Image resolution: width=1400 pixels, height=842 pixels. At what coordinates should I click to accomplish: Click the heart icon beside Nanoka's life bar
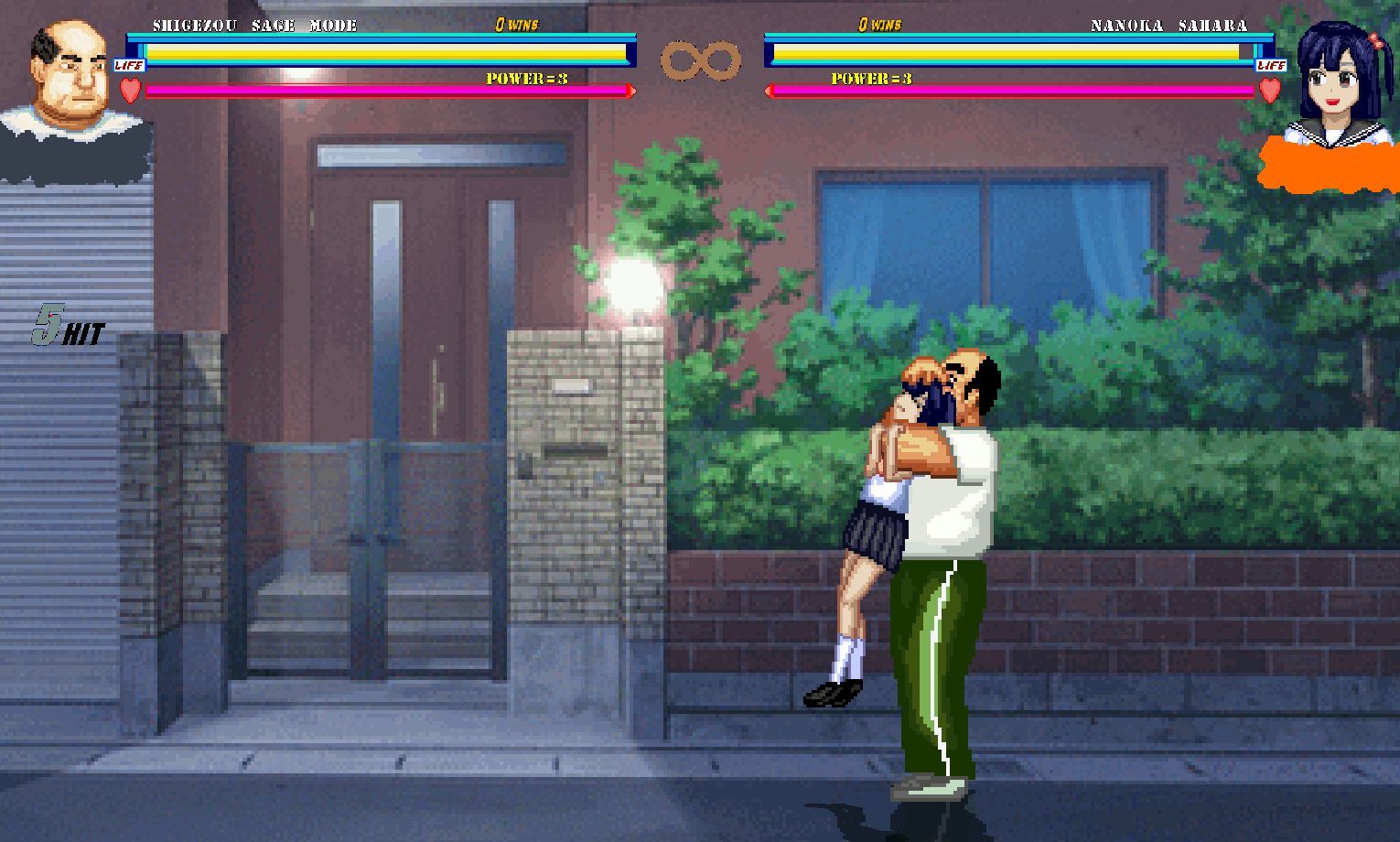(x=1270, y=91)
